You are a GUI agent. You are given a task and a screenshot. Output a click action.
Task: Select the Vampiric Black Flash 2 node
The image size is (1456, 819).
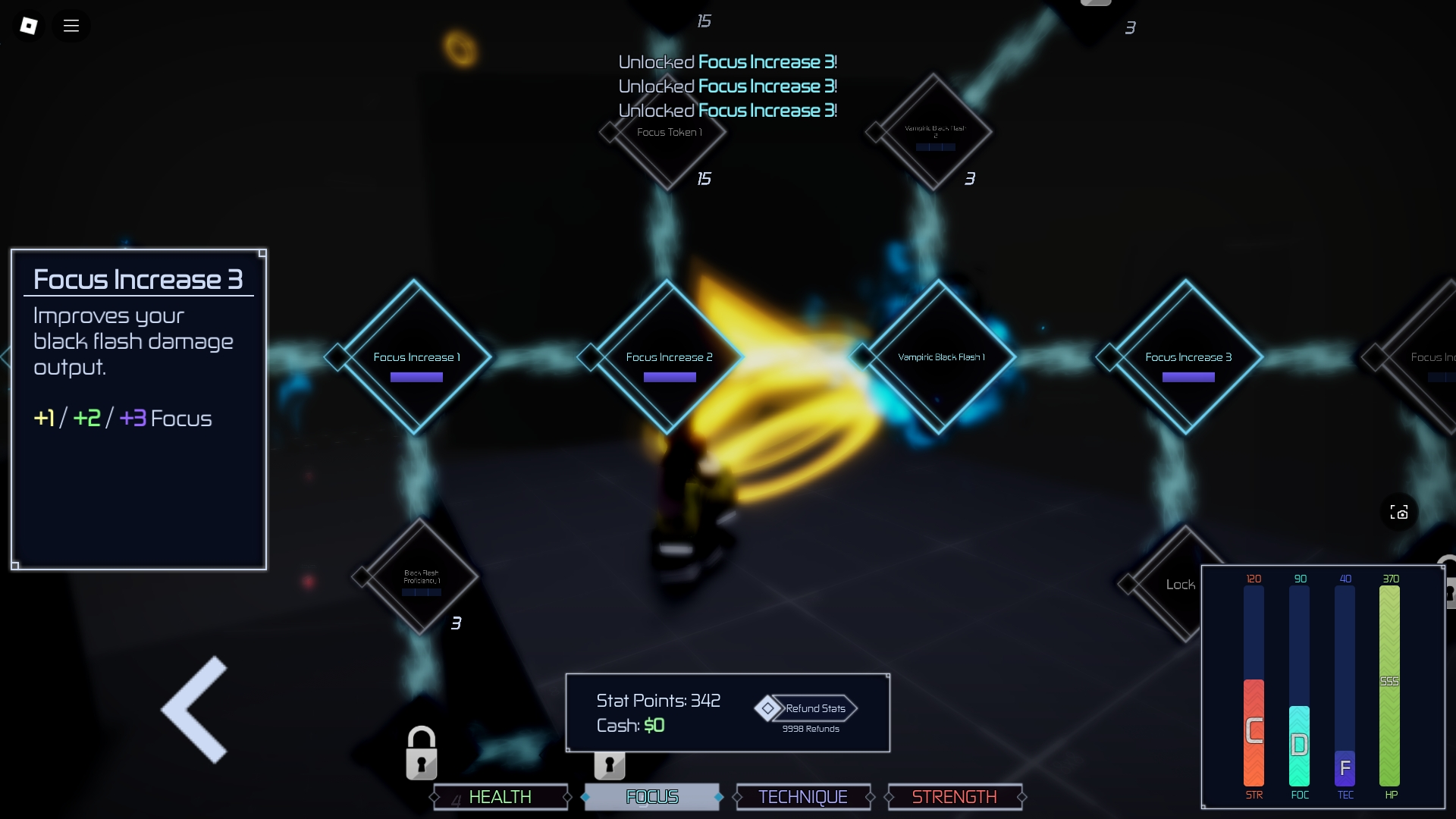point(934,133)
